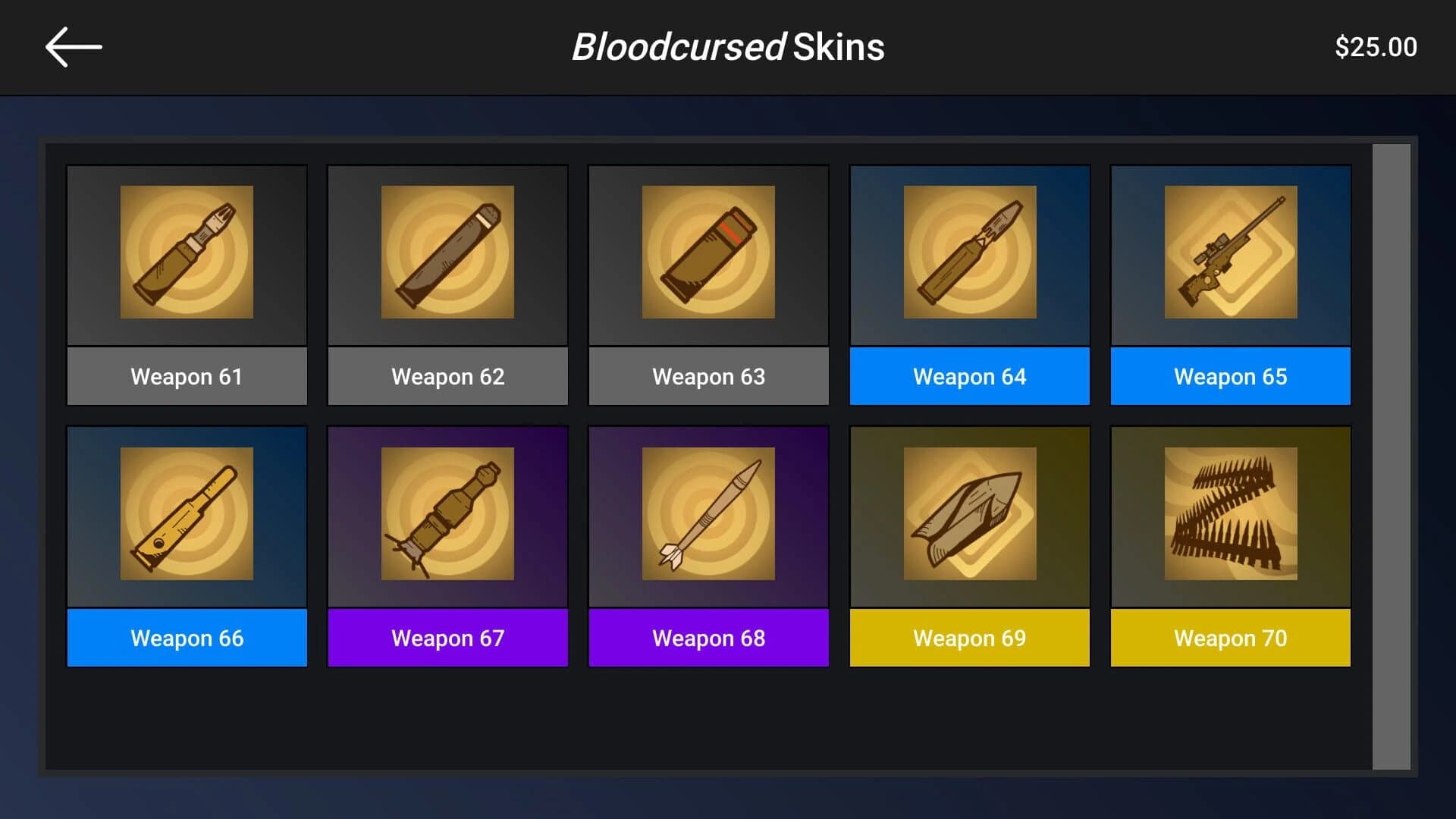Go back using the arrow at top left
Image resolution: width=1456 pixels, height=819 pixels.
tap(73, 46)
